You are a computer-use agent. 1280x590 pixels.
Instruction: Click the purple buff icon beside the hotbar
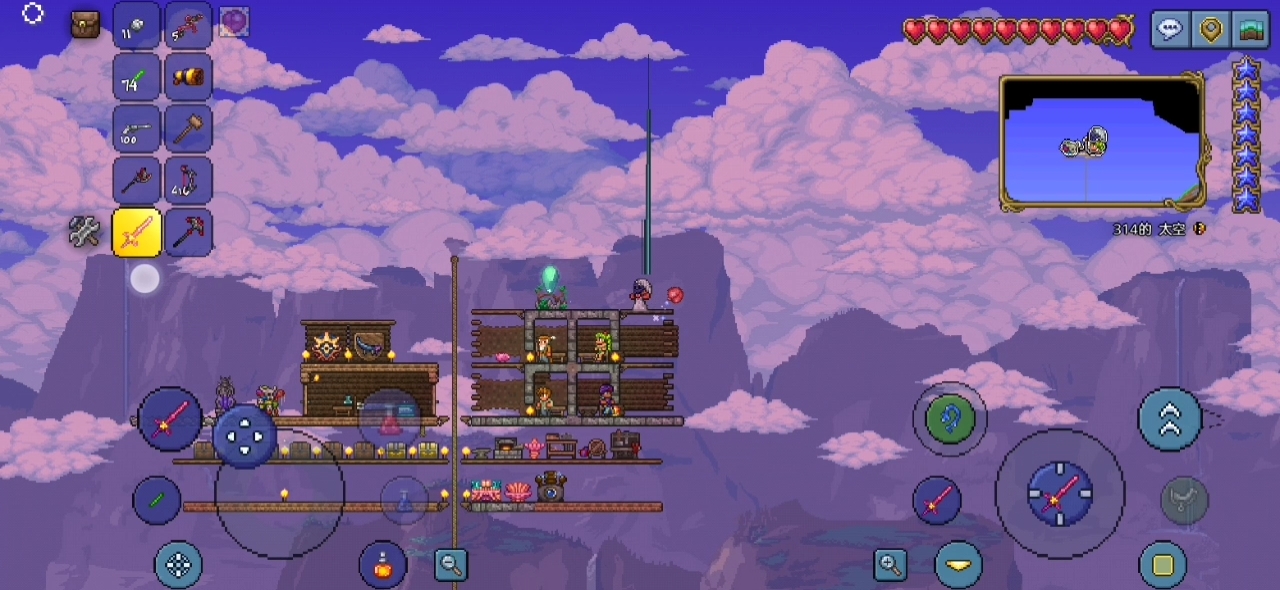coord(234,21)
